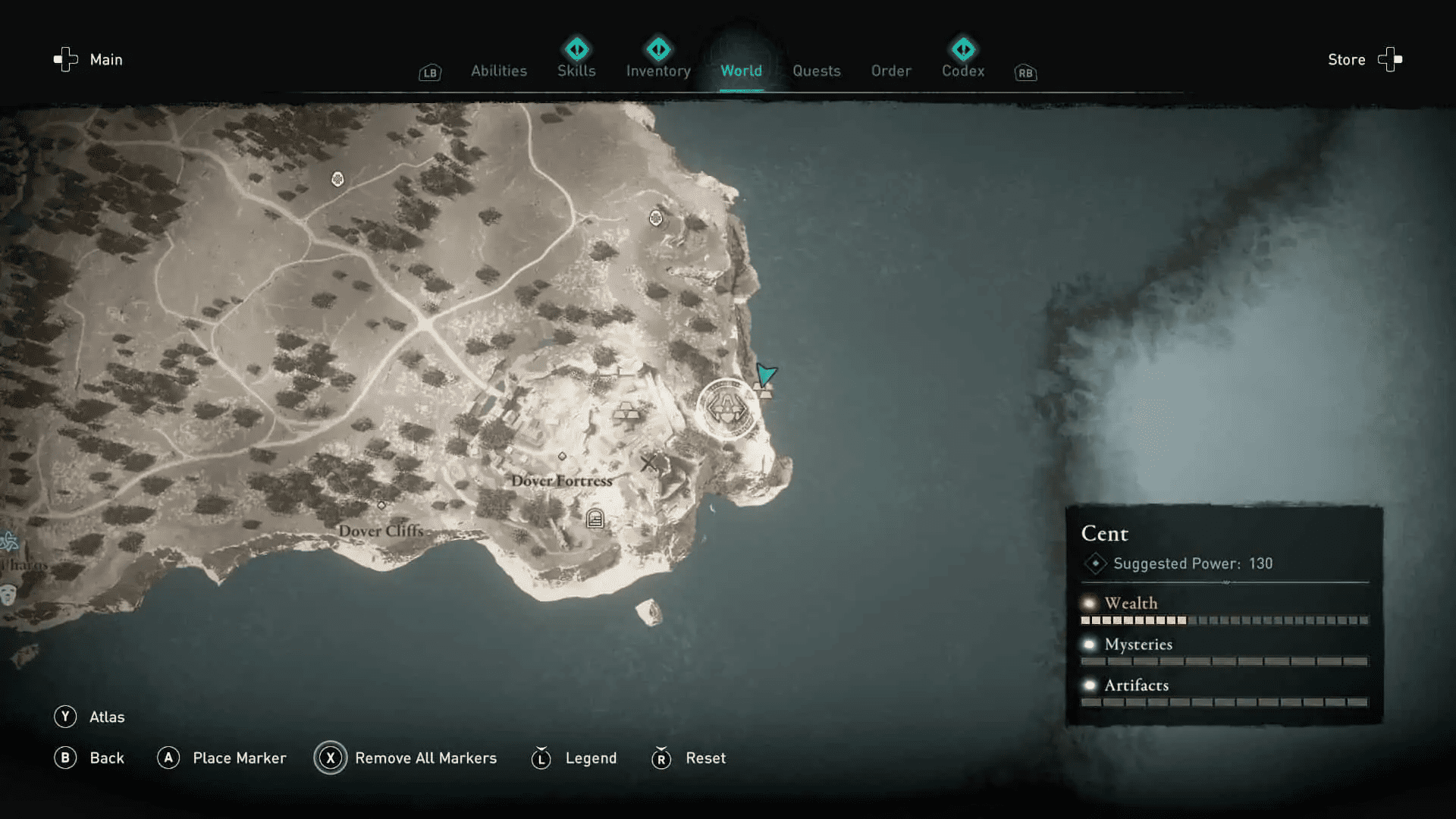Image resolution: width=1456 pixels, height=819 pixels.
Task: Select the circular icon near the northern coast
Action: pyautogui.click(x=656, y=218)
